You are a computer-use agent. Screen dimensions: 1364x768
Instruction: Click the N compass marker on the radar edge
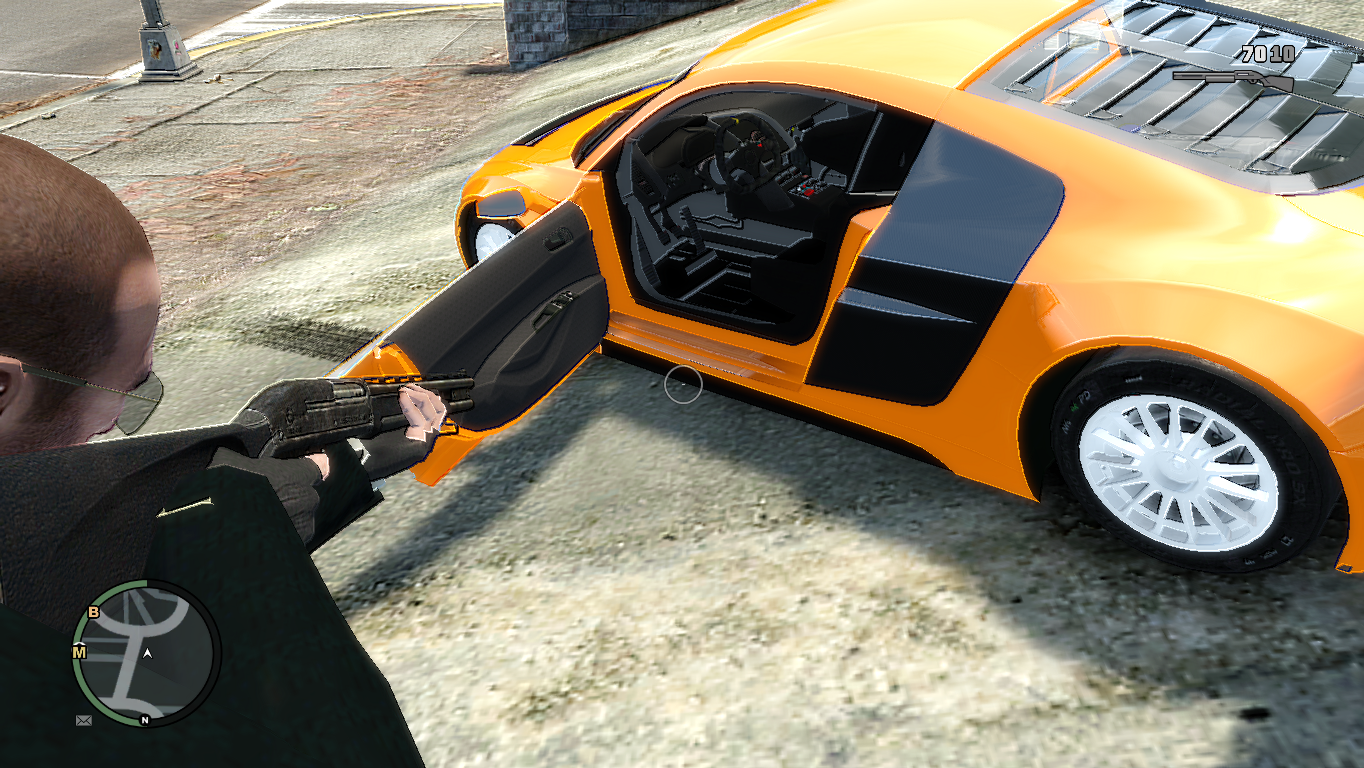144,720
